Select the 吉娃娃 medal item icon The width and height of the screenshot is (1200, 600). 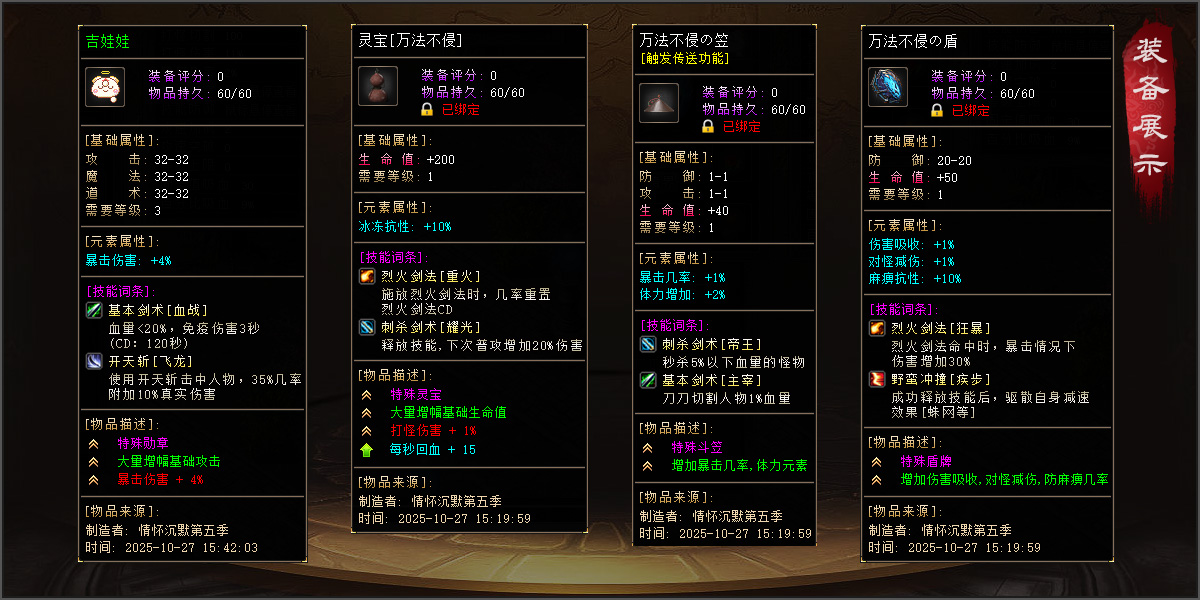(104, 86)
